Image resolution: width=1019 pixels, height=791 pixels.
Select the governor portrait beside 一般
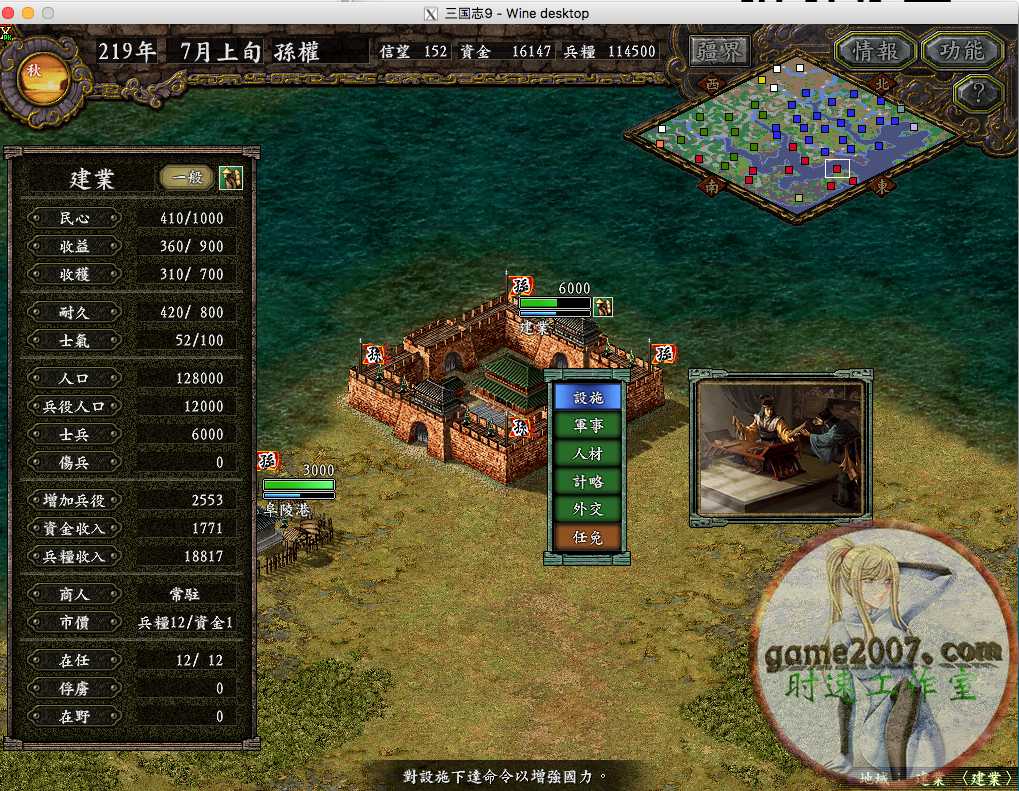pyautogui.click(x=231, y=178)
